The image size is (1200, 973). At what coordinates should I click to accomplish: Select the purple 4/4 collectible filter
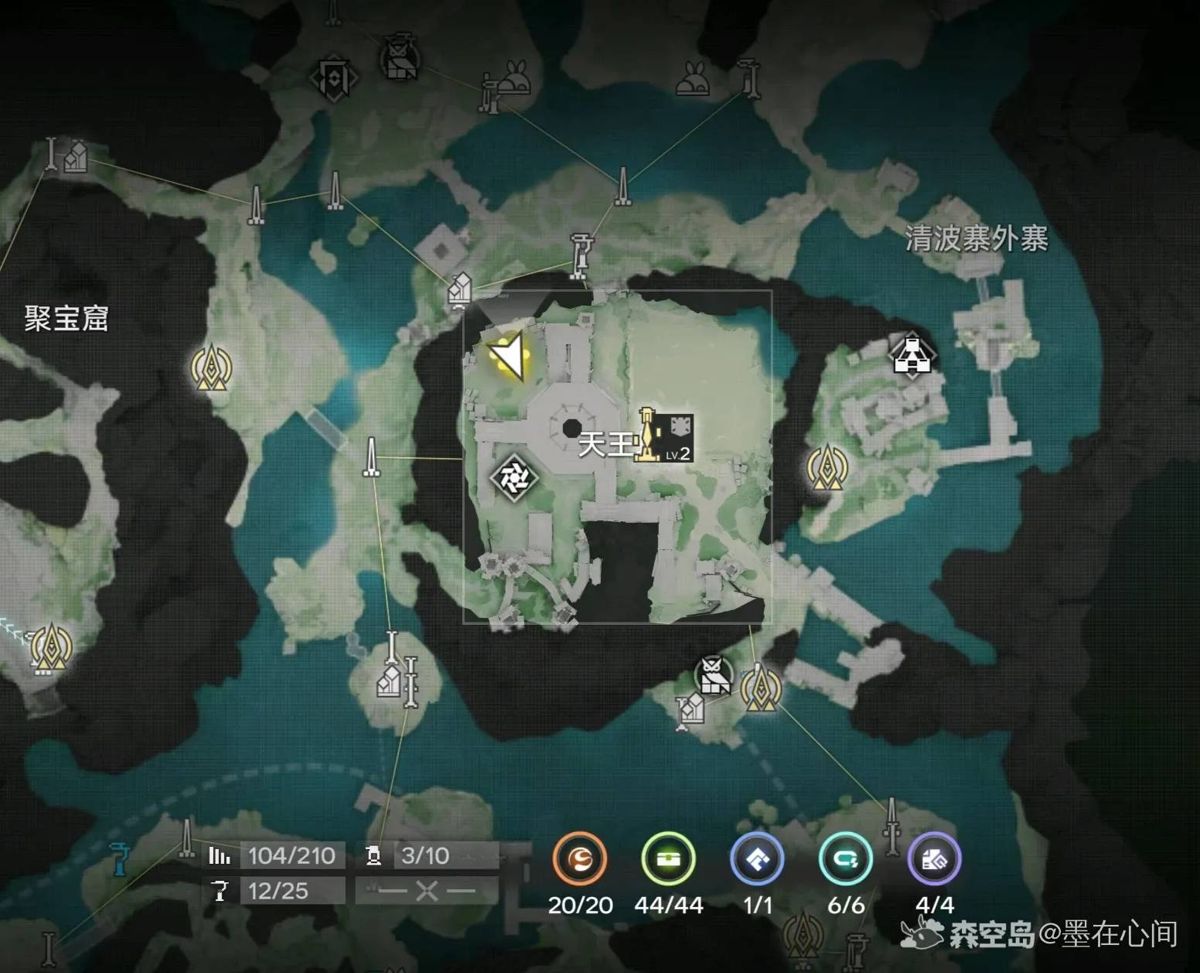[935, 861]
